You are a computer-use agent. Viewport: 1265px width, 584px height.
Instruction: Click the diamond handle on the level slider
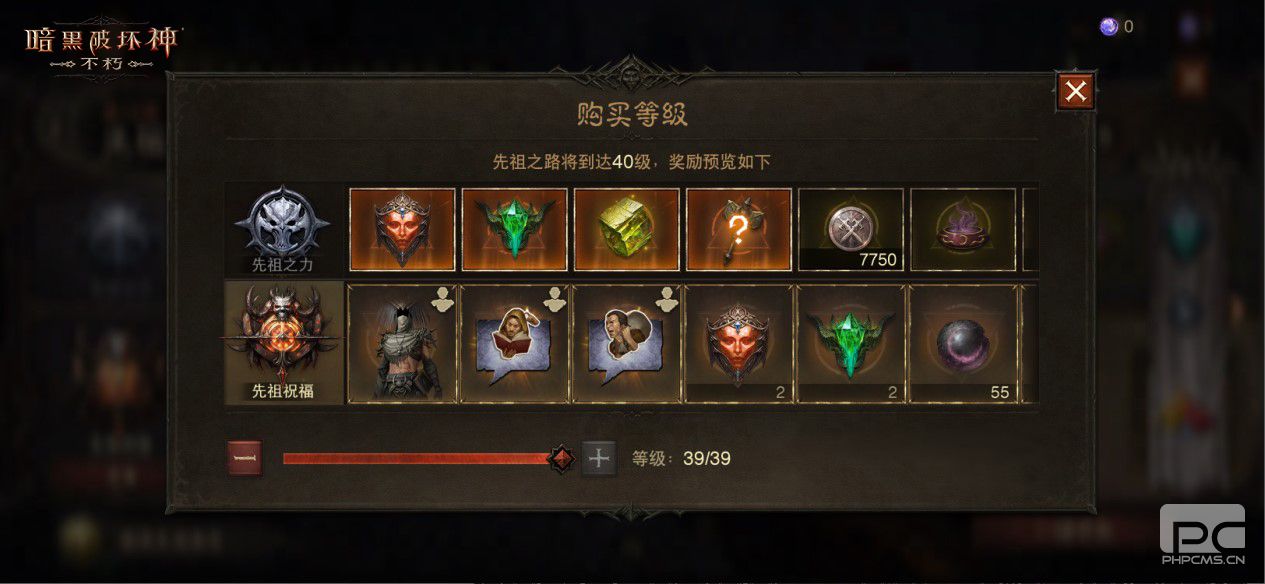(x=562, y=459)
